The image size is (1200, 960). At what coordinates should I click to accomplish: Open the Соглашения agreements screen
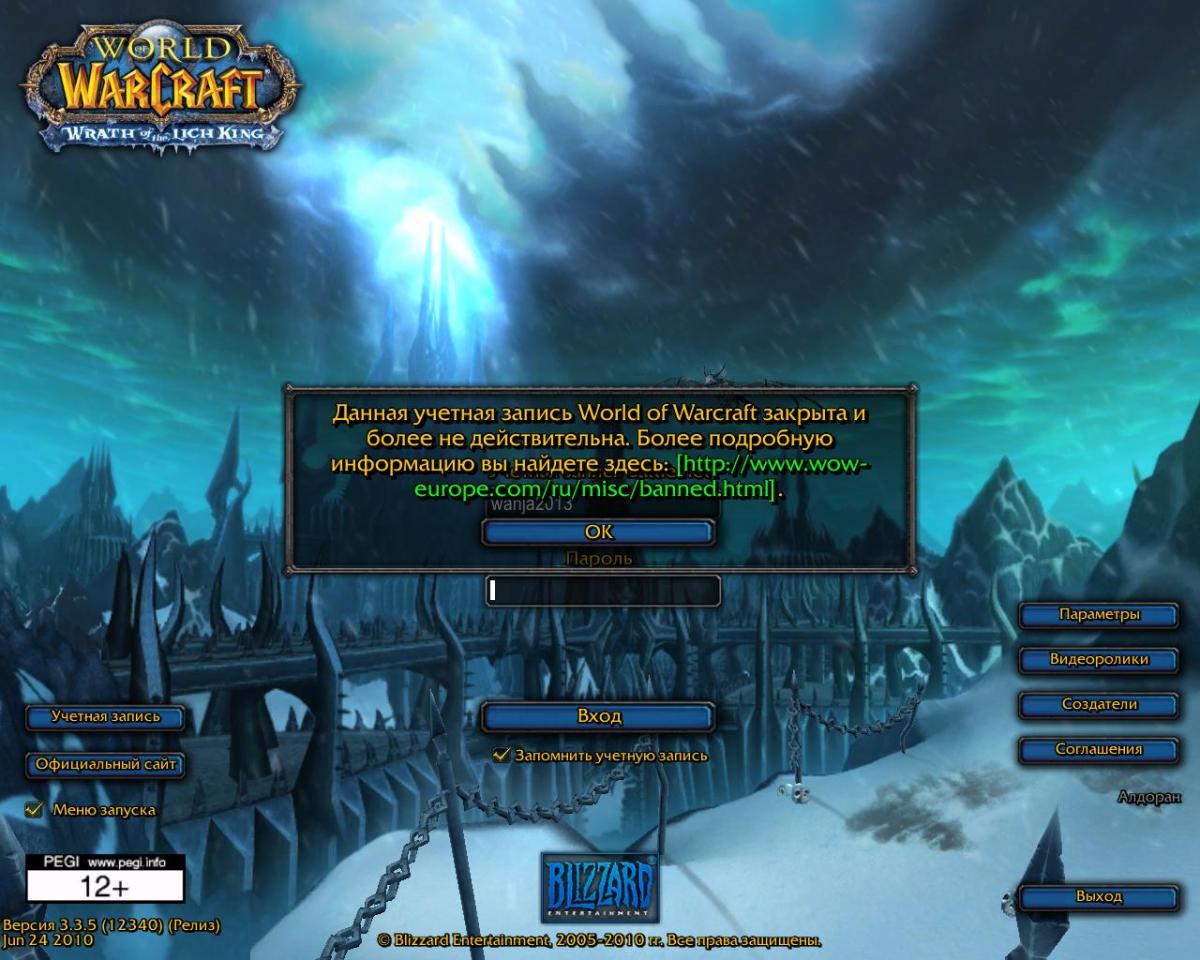1098,749
